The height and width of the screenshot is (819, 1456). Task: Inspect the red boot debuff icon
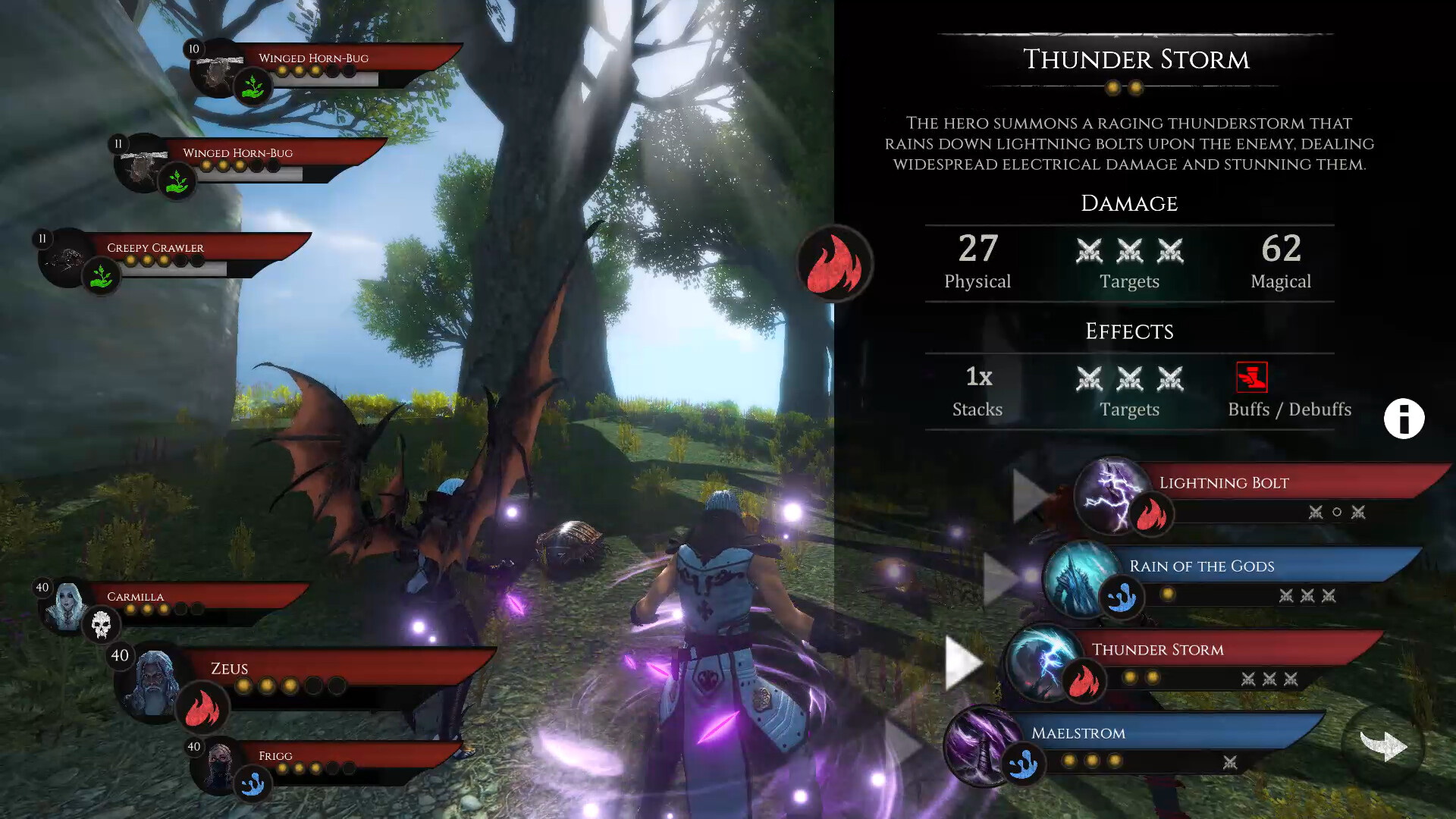coord(1251,377)
